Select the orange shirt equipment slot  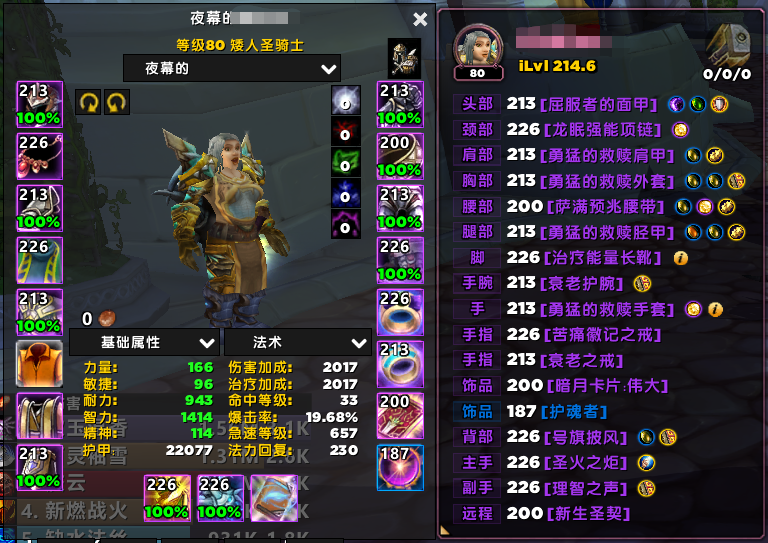coord(39,364)
